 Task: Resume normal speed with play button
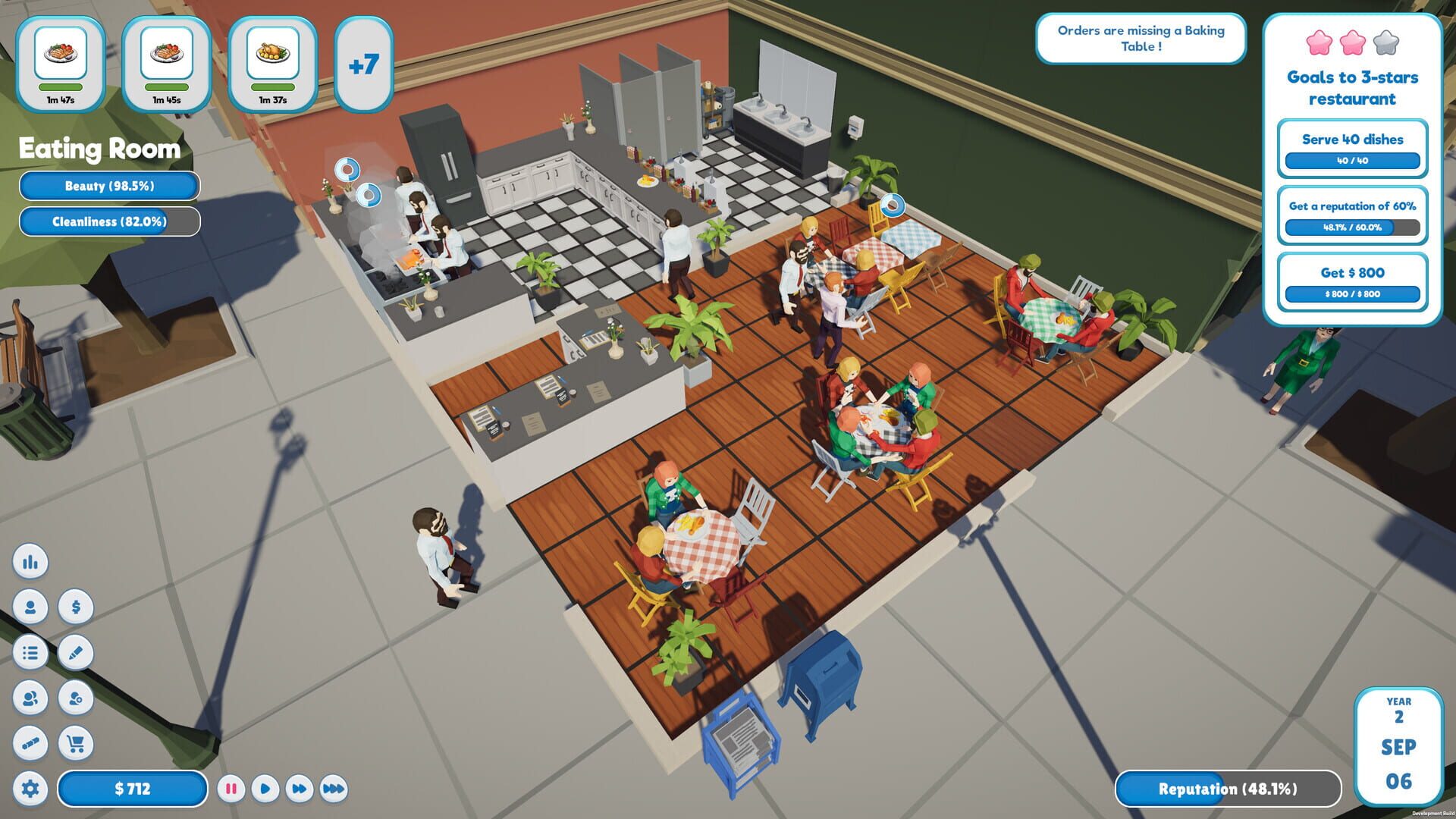coord(265,789)
